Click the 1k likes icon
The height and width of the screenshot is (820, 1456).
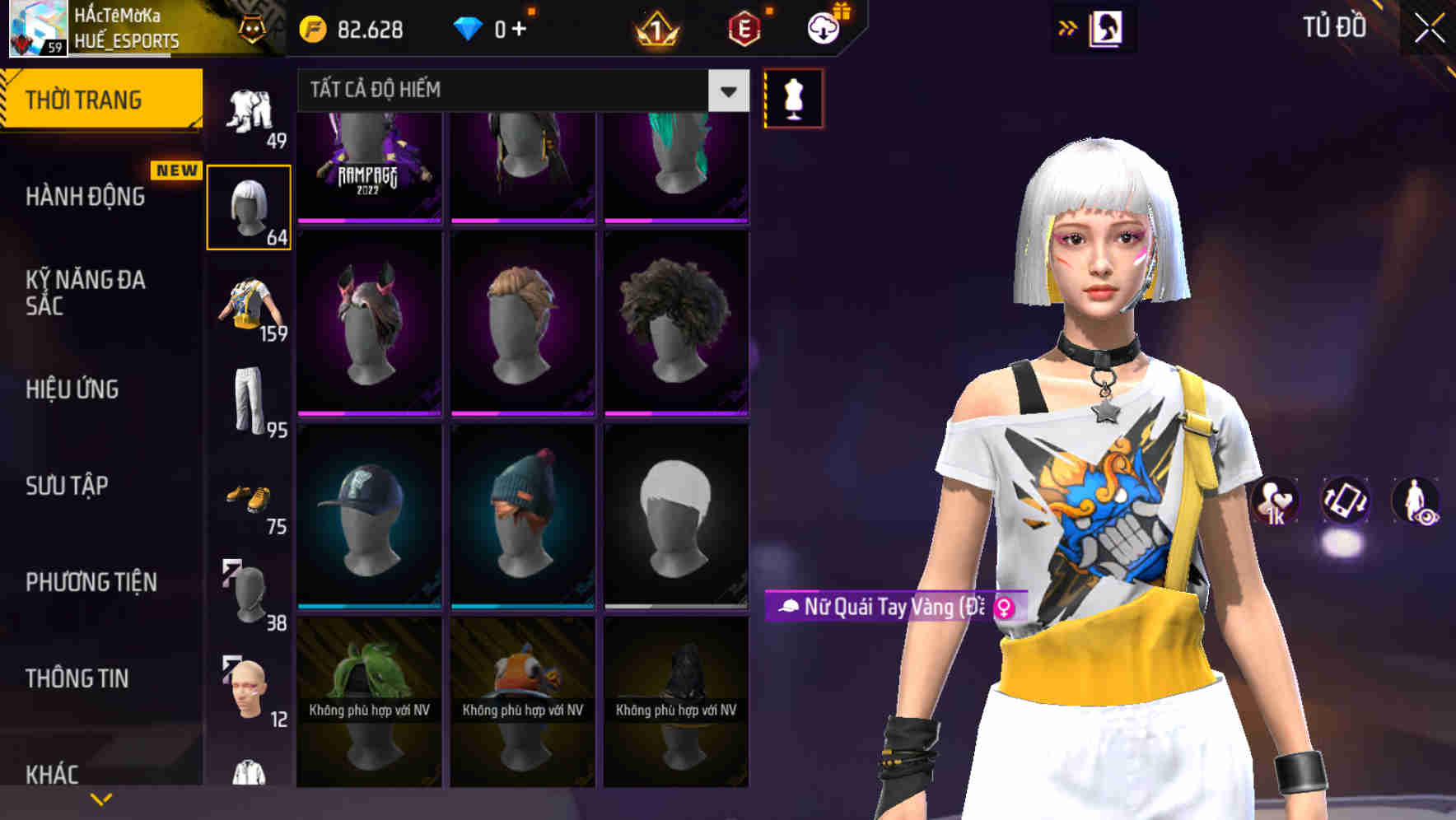point(1274,504)
